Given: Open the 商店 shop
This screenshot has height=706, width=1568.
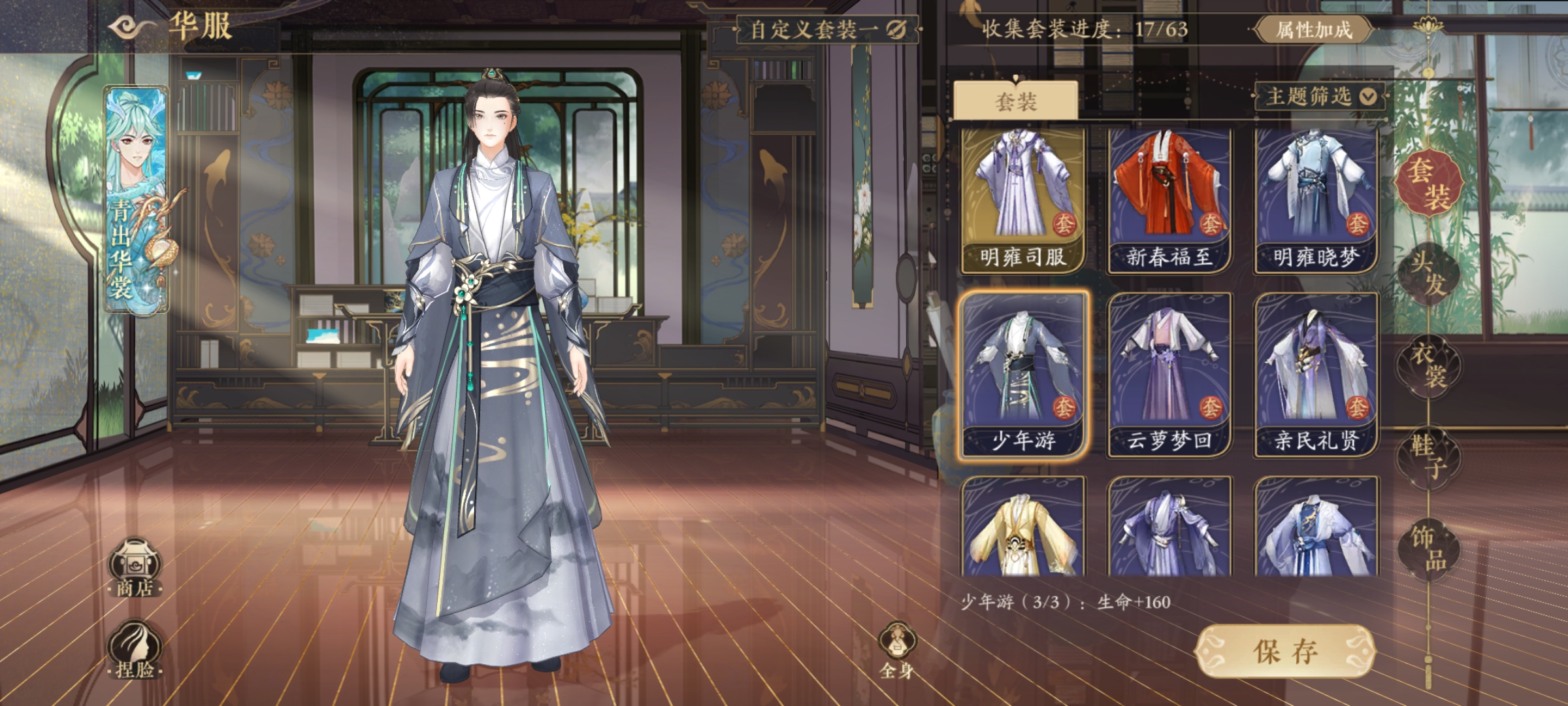Looking at the screenshot, I should (135, 567).
